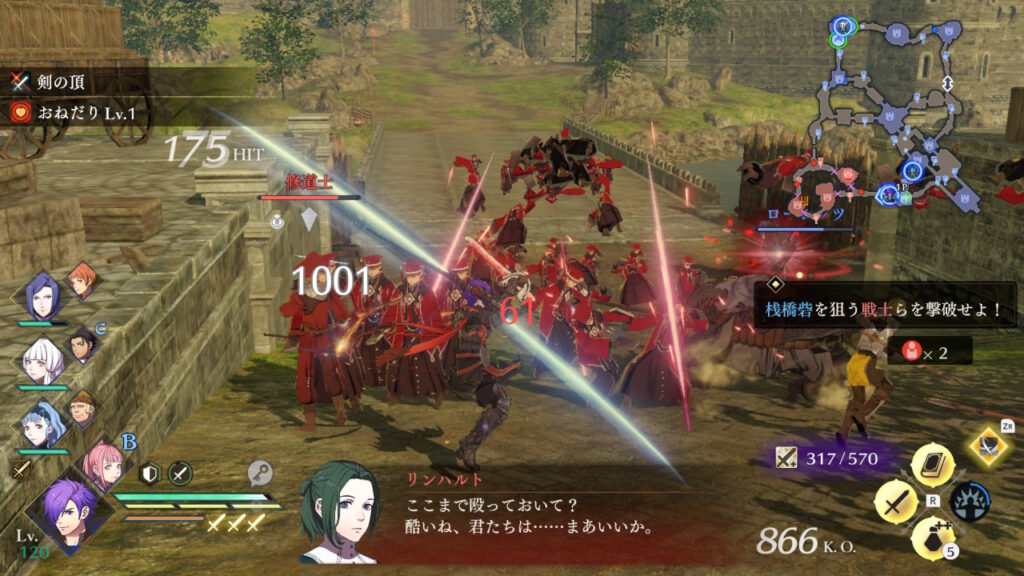
Task: Click the shield status icon
Action: click(150, 474)
